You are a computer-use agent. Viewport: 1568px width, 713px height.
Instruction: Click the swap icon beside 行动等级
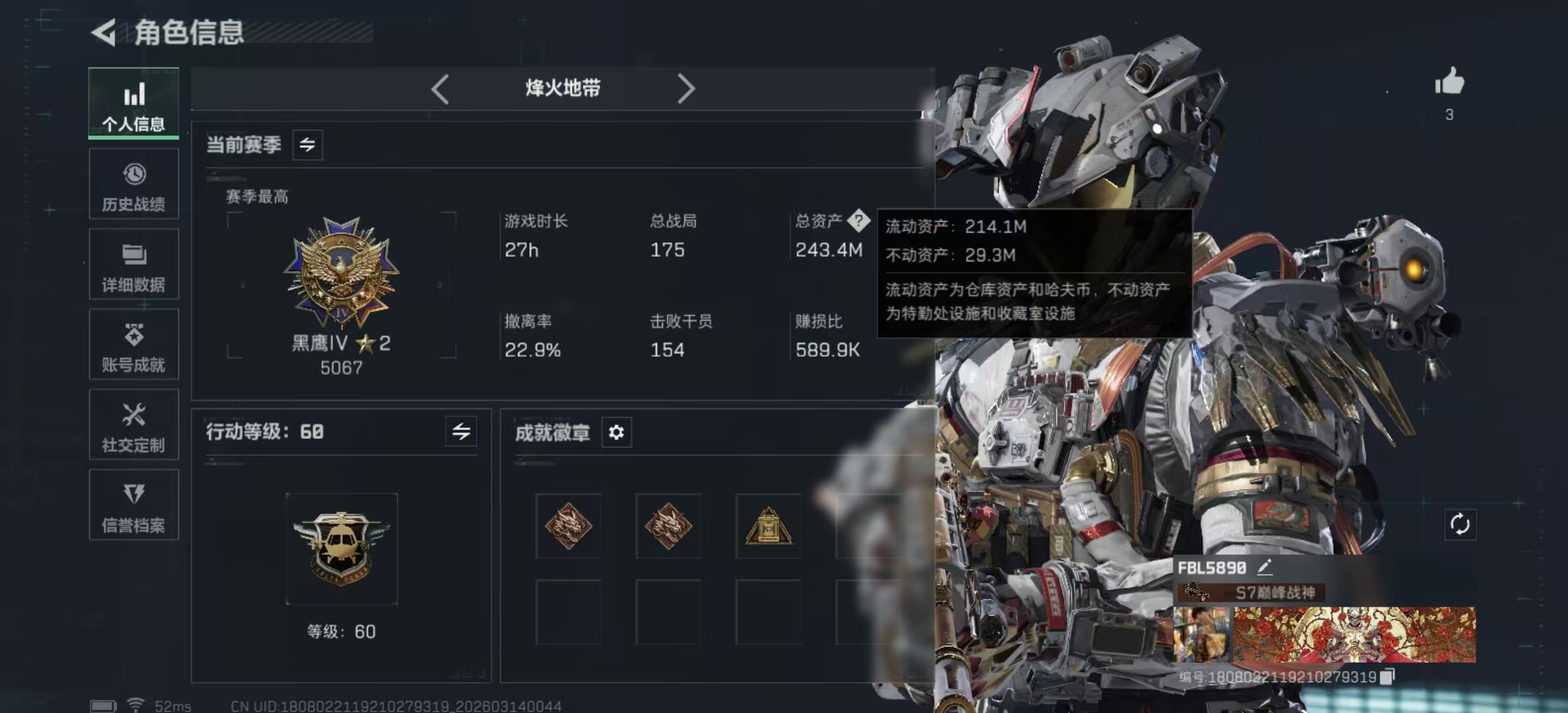(462, 432)
